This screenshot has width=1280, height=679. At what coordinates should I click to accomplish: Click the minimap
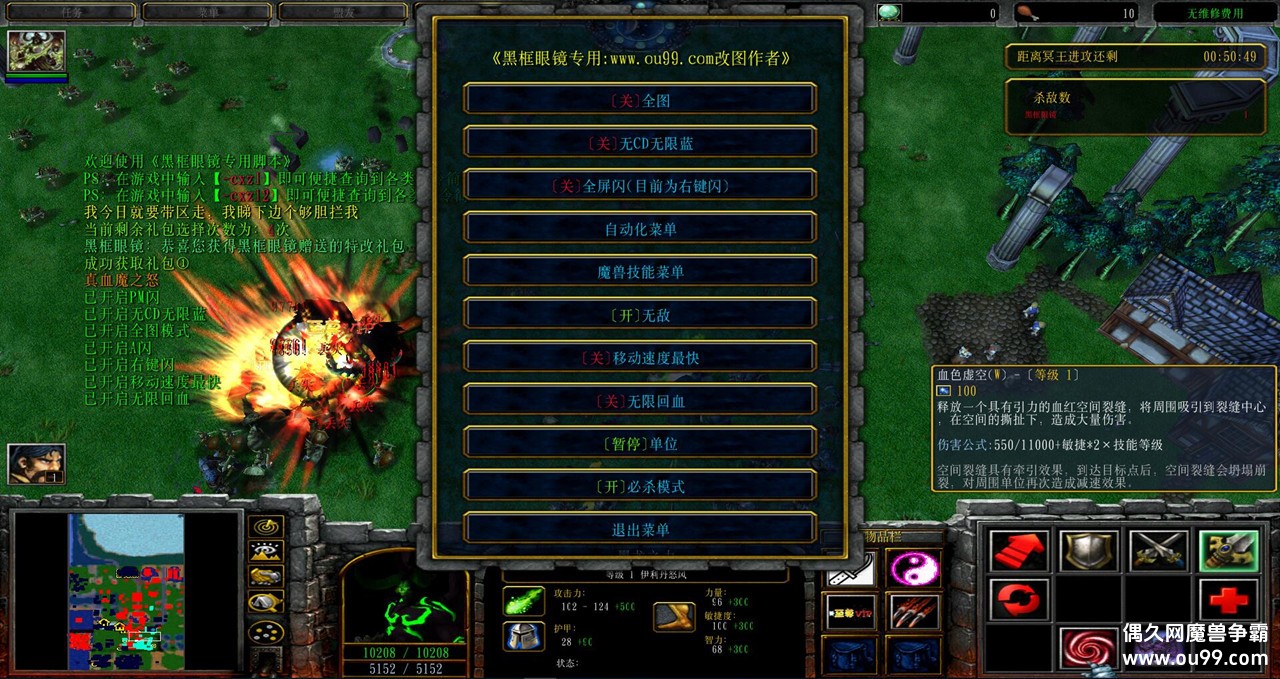click(126, 591)
